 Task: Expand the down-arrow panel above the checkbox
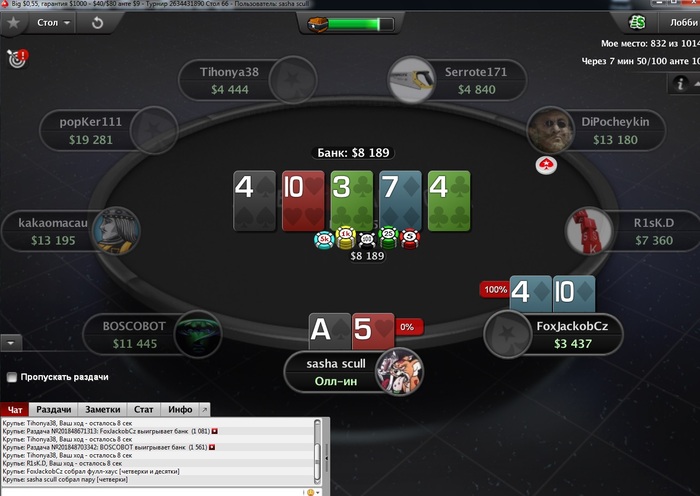(12, 342)
